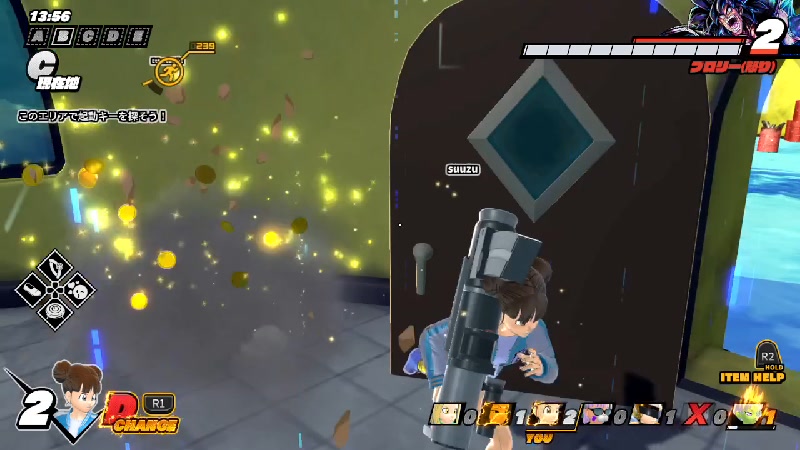Screen dimensions: 800x450
Task: Choose the left slot of the item wheel
Action: coord(32,291)
